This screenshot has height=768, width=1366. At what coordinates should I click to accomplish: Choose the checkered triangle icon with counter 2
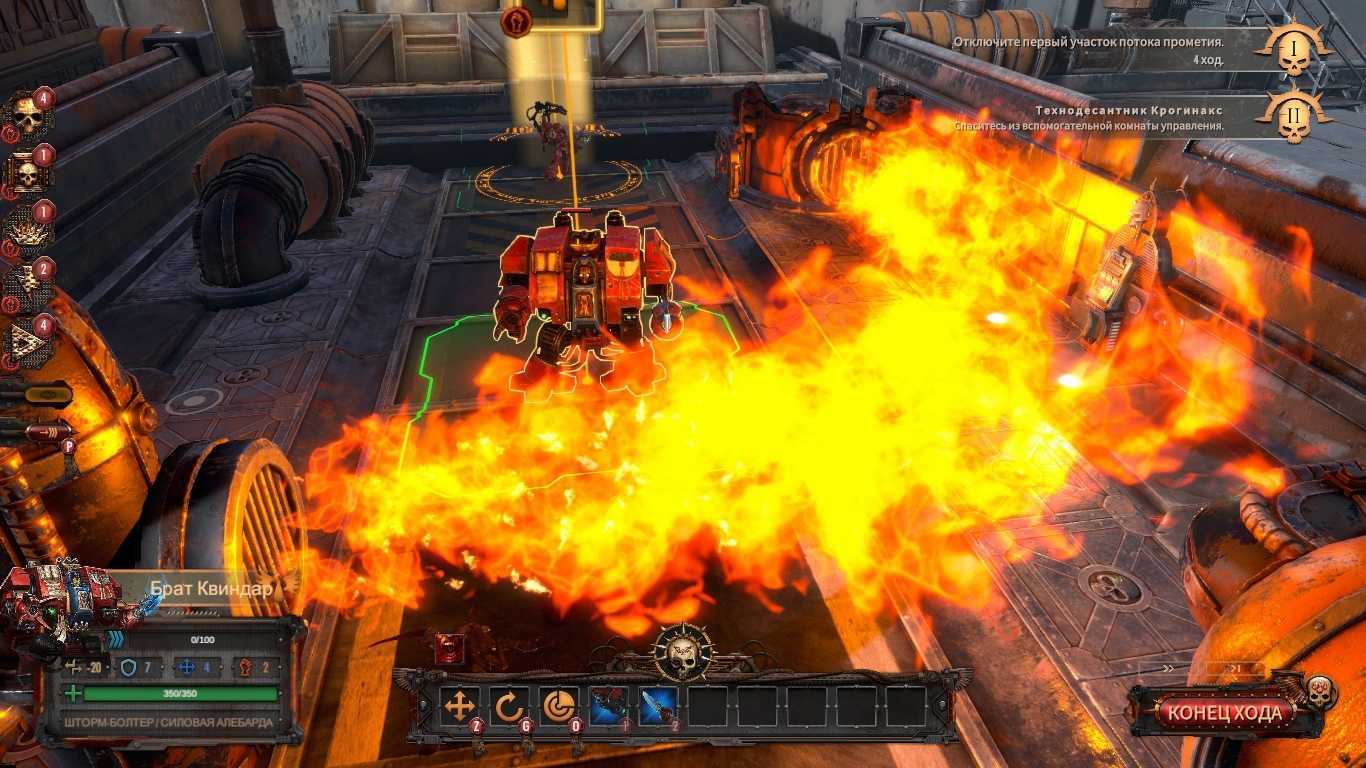click(27, 288)
